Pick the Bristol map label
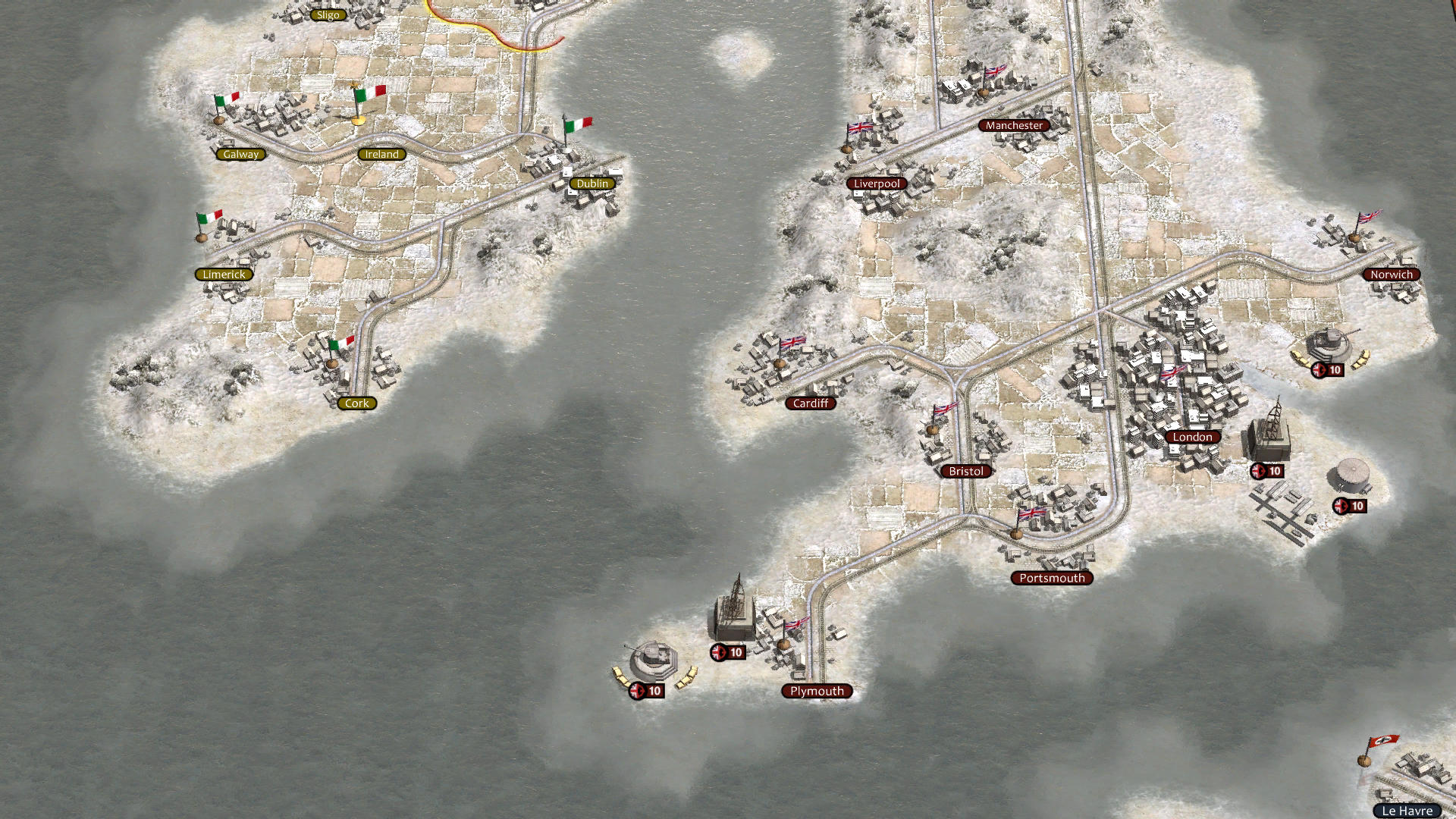 (x=966, y=471)
